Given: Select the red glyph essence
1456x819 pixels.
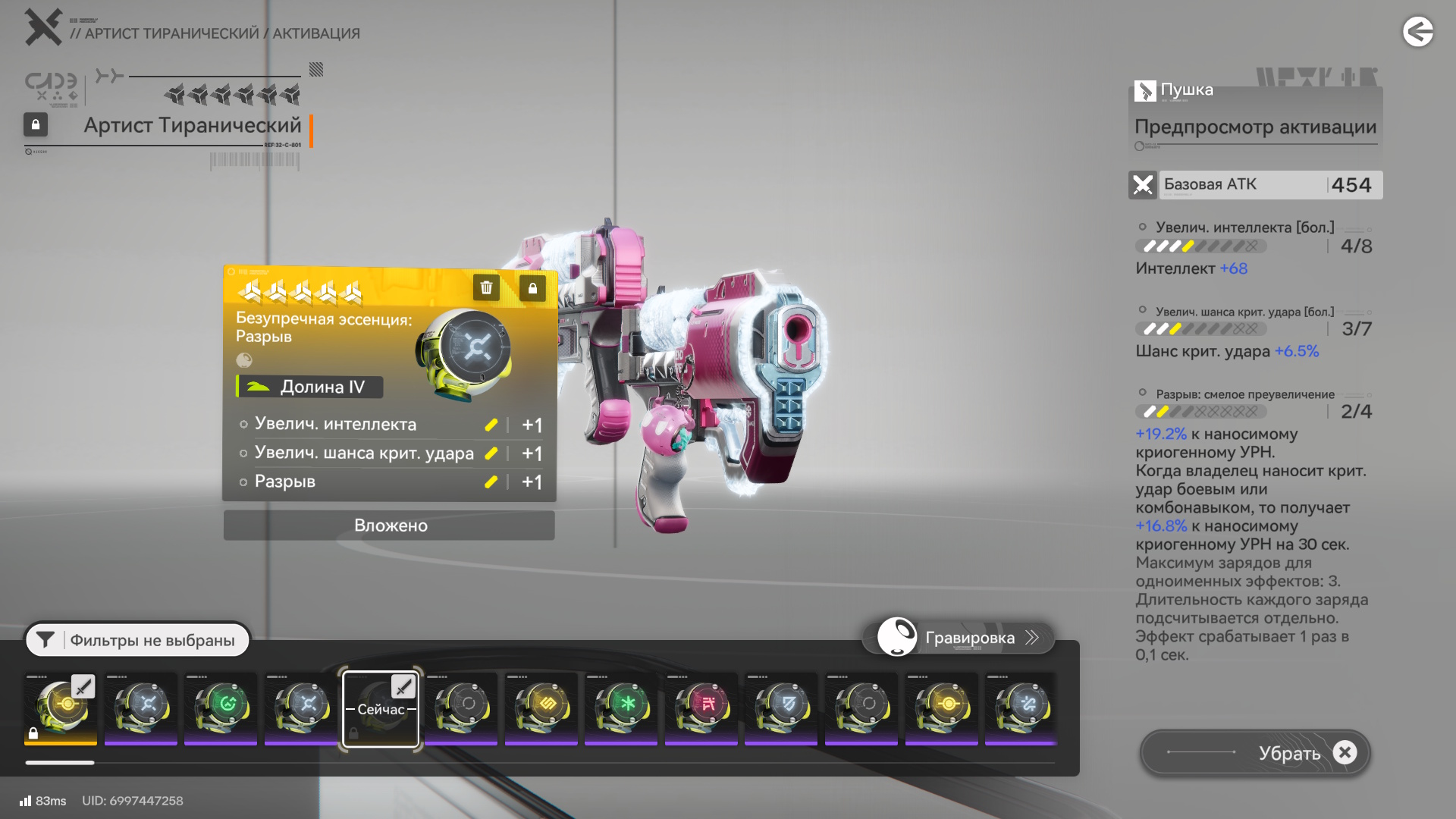Looking at the screenshot, I should coord(701,708).
